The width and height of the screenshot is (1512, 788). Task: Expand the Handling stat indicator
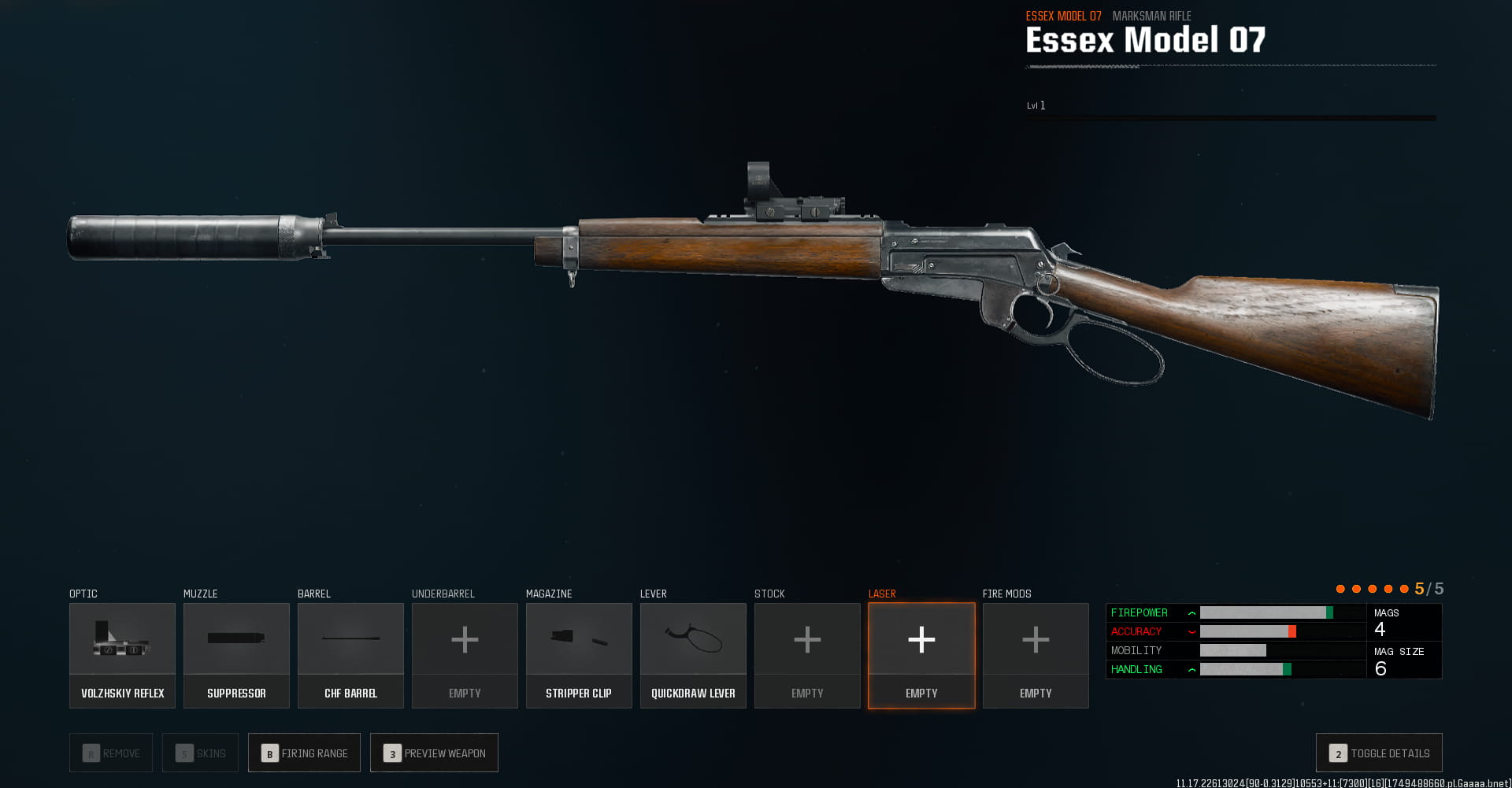1191,669
